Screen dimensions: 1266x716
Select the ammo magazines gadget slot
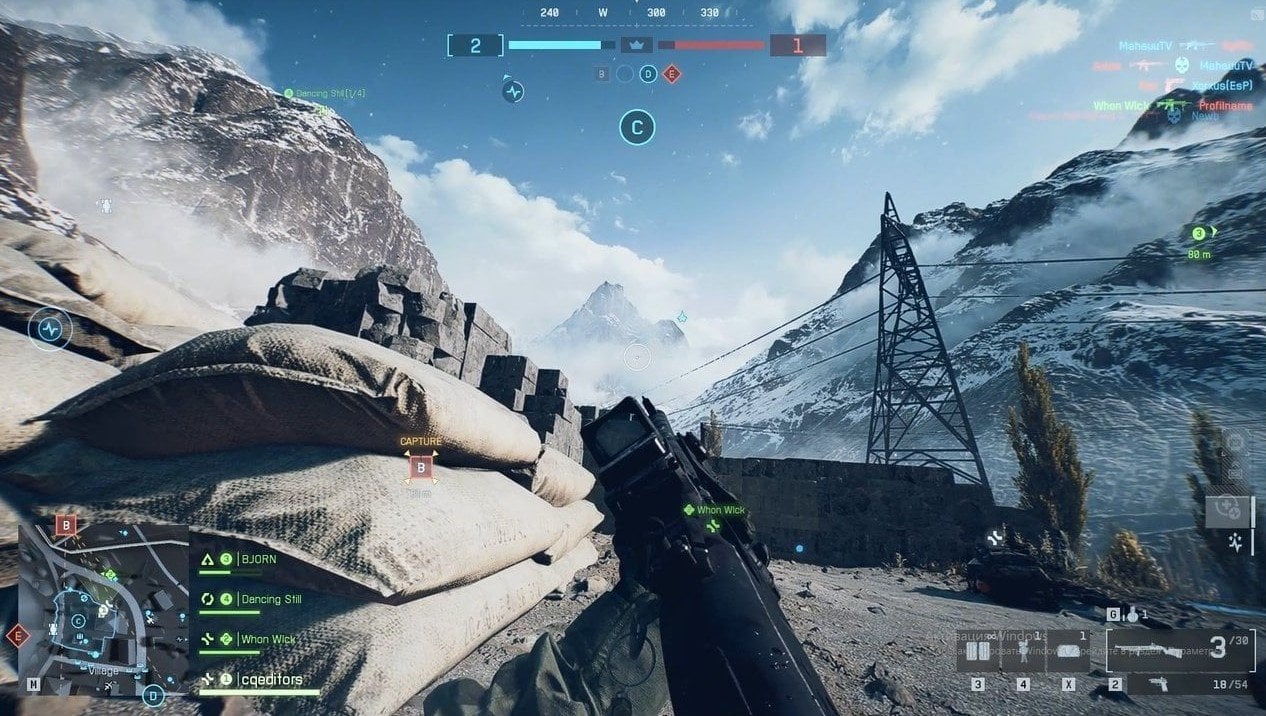point(978,651)
